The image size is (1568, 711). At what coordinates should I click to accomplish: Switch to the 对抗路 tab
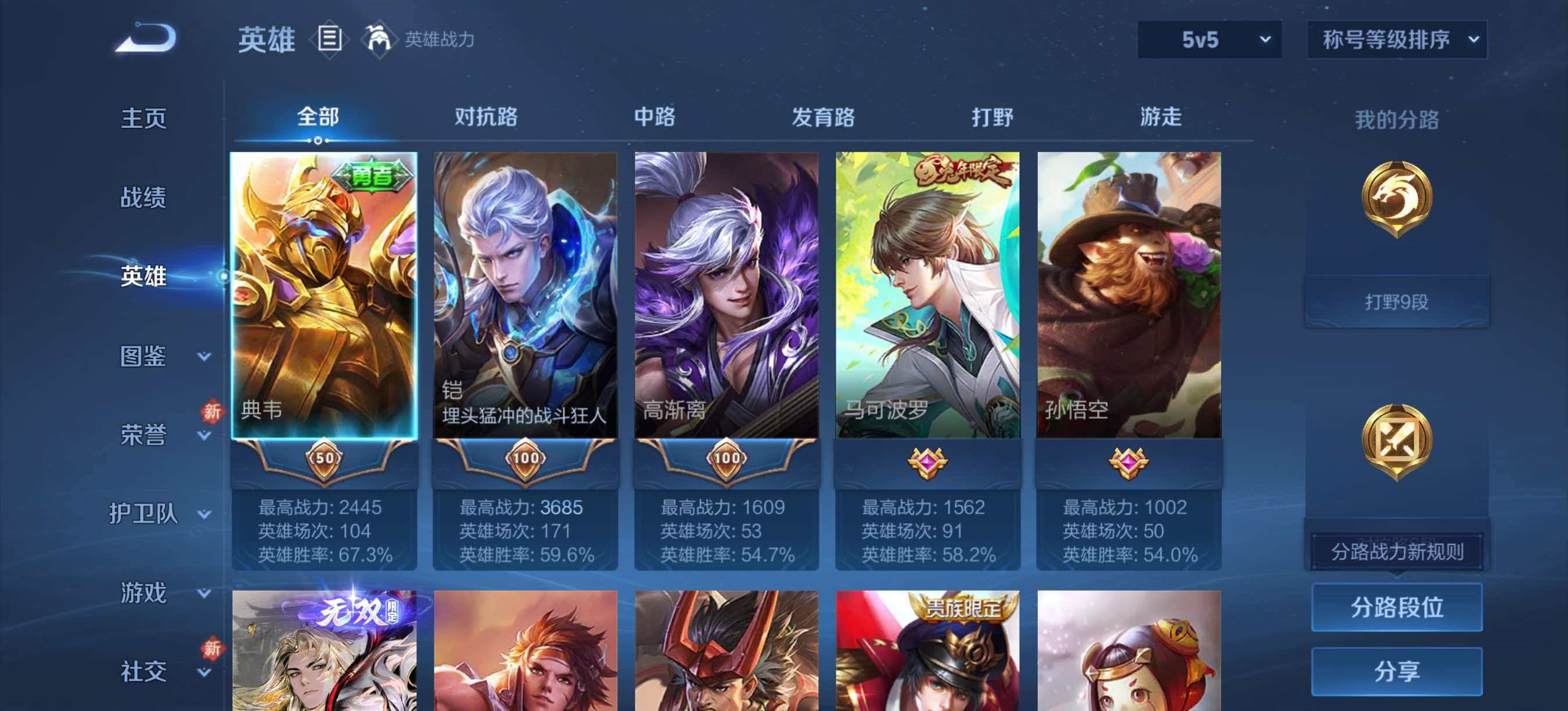click(484, 118)
